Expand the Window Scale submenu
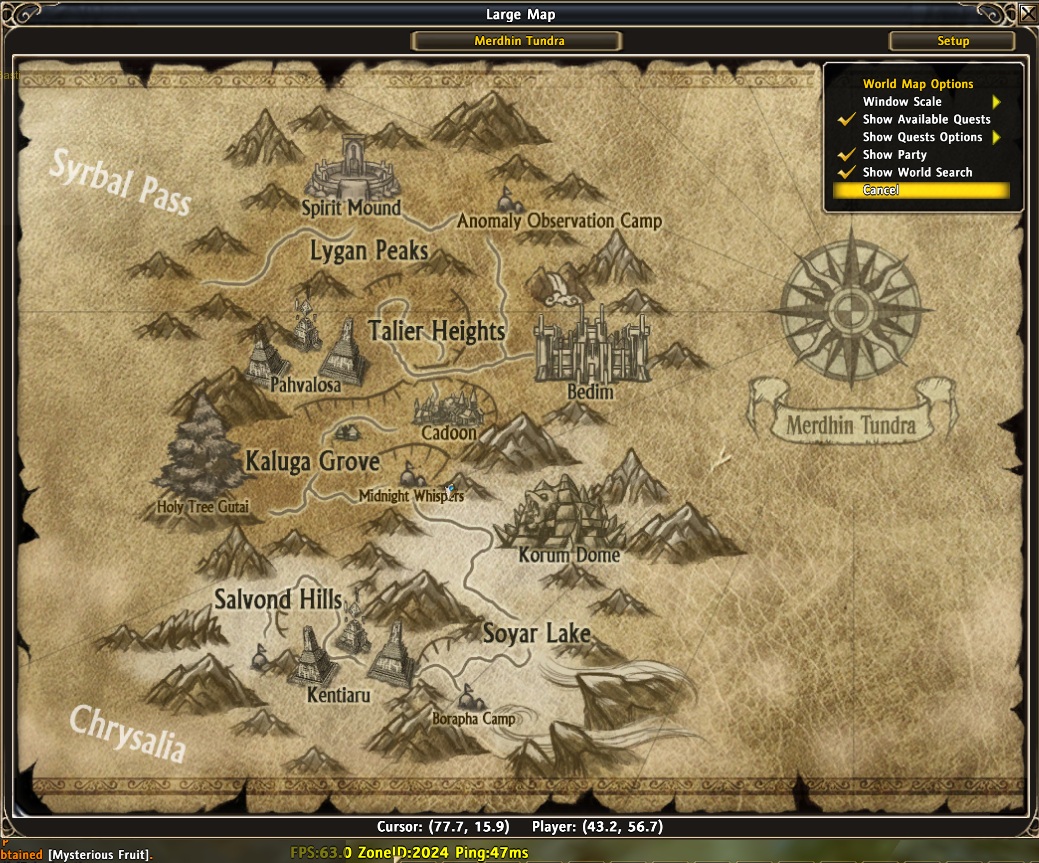Screen dimensions: 1039x863 [918, 102]
